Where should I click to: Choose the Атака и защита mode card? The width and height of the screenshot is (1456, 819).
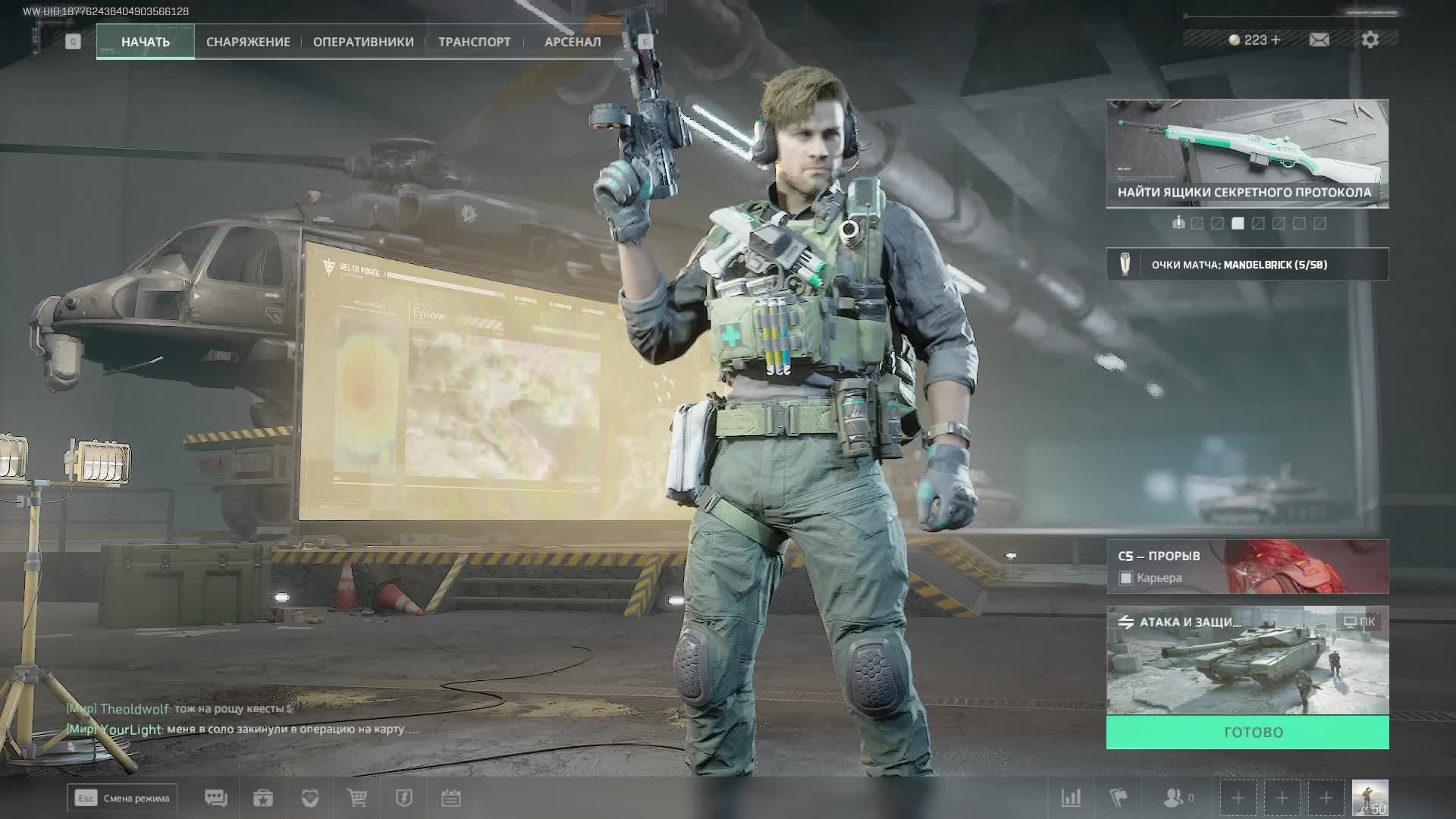coord(1247,660)
